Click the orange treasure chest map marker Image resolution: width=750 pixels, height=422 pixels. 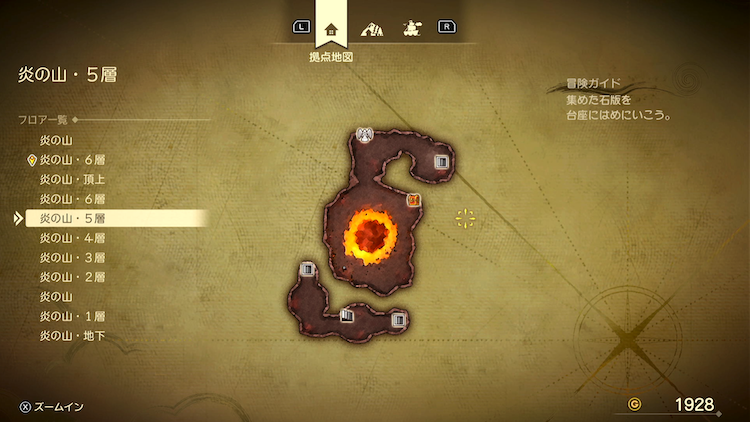(413, 200)
